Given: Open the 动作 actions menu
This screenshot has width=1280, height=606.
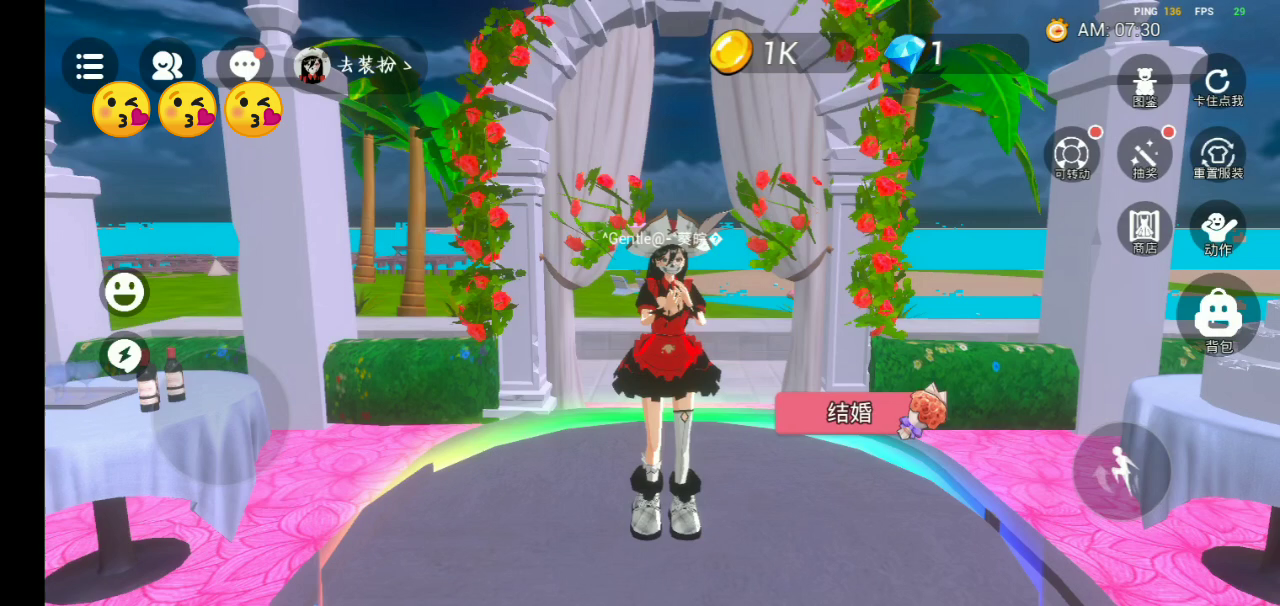Looking at the screenshot, I should coord(1218,229).
